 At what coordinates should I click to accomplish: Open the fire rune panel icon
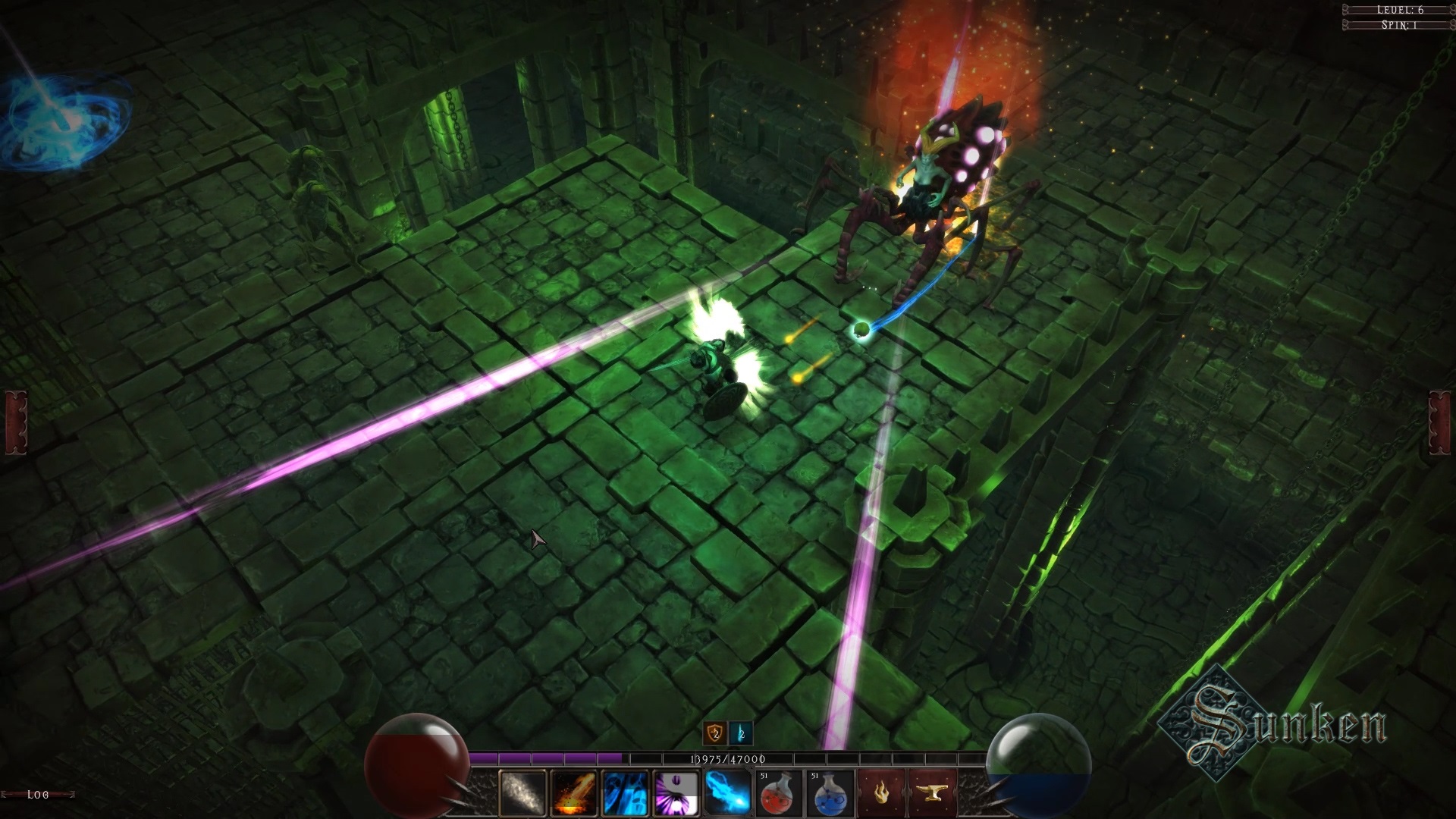click(x=880, y=794)
